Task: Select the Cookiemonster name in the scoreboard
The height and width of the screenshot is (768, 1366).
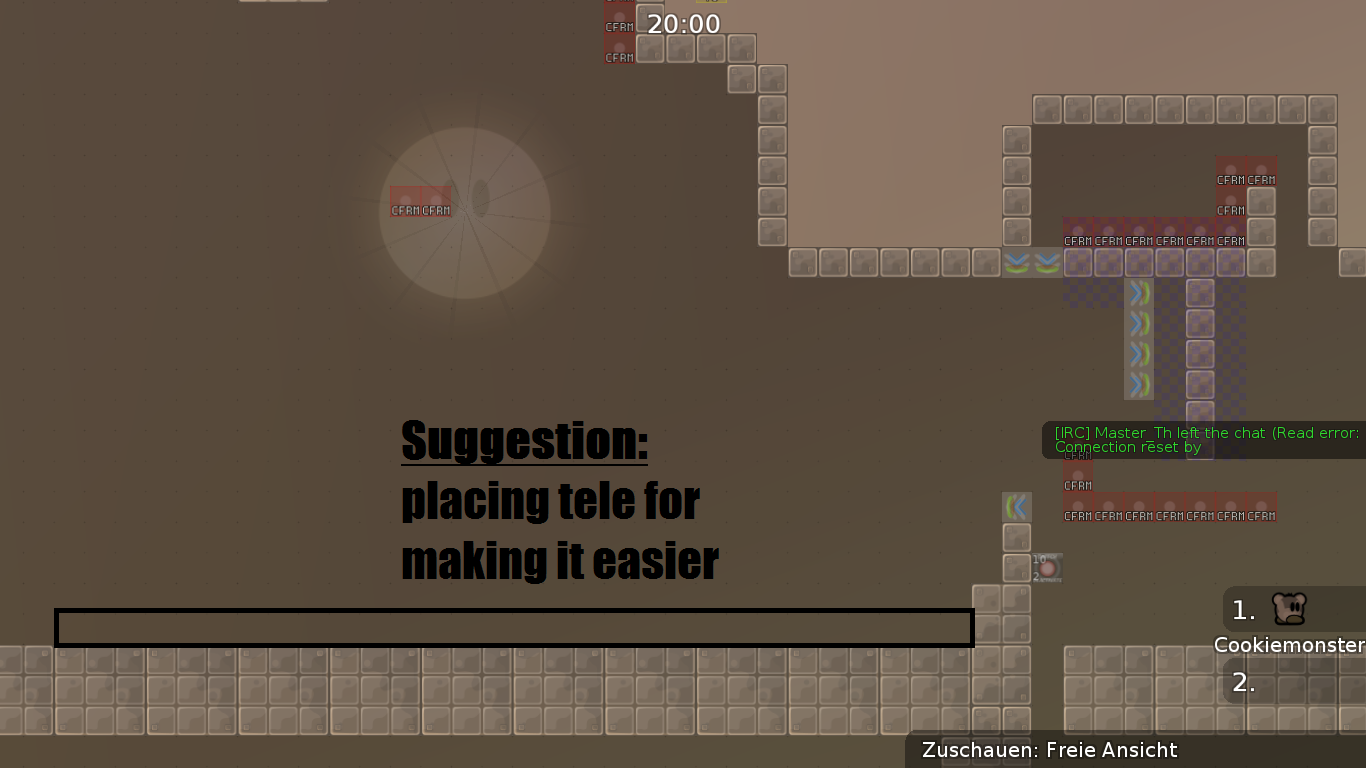Action: (1288, 645)
